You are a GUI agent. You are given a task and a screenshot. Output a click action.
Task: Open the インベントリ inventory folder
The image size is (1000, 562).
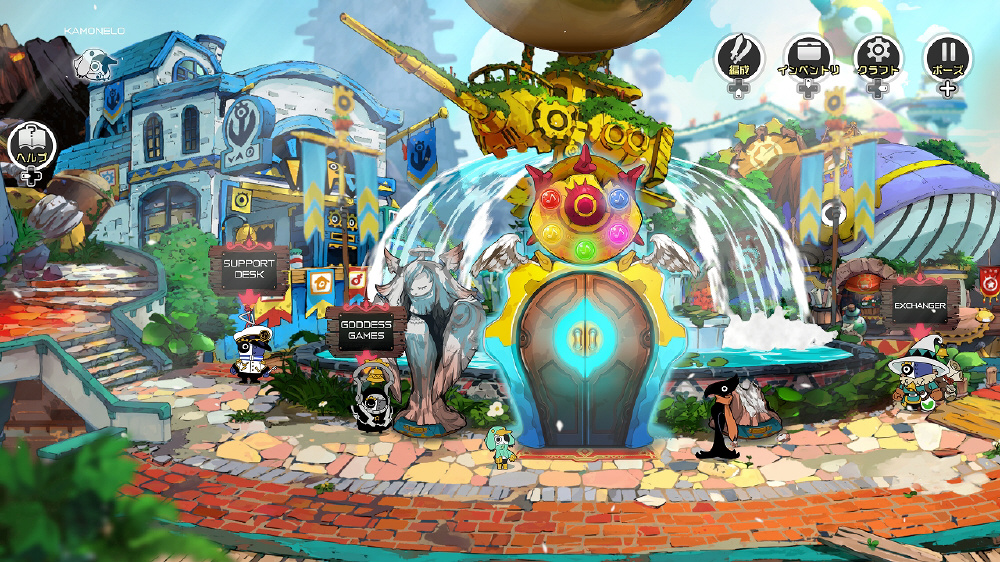(808, 57)
